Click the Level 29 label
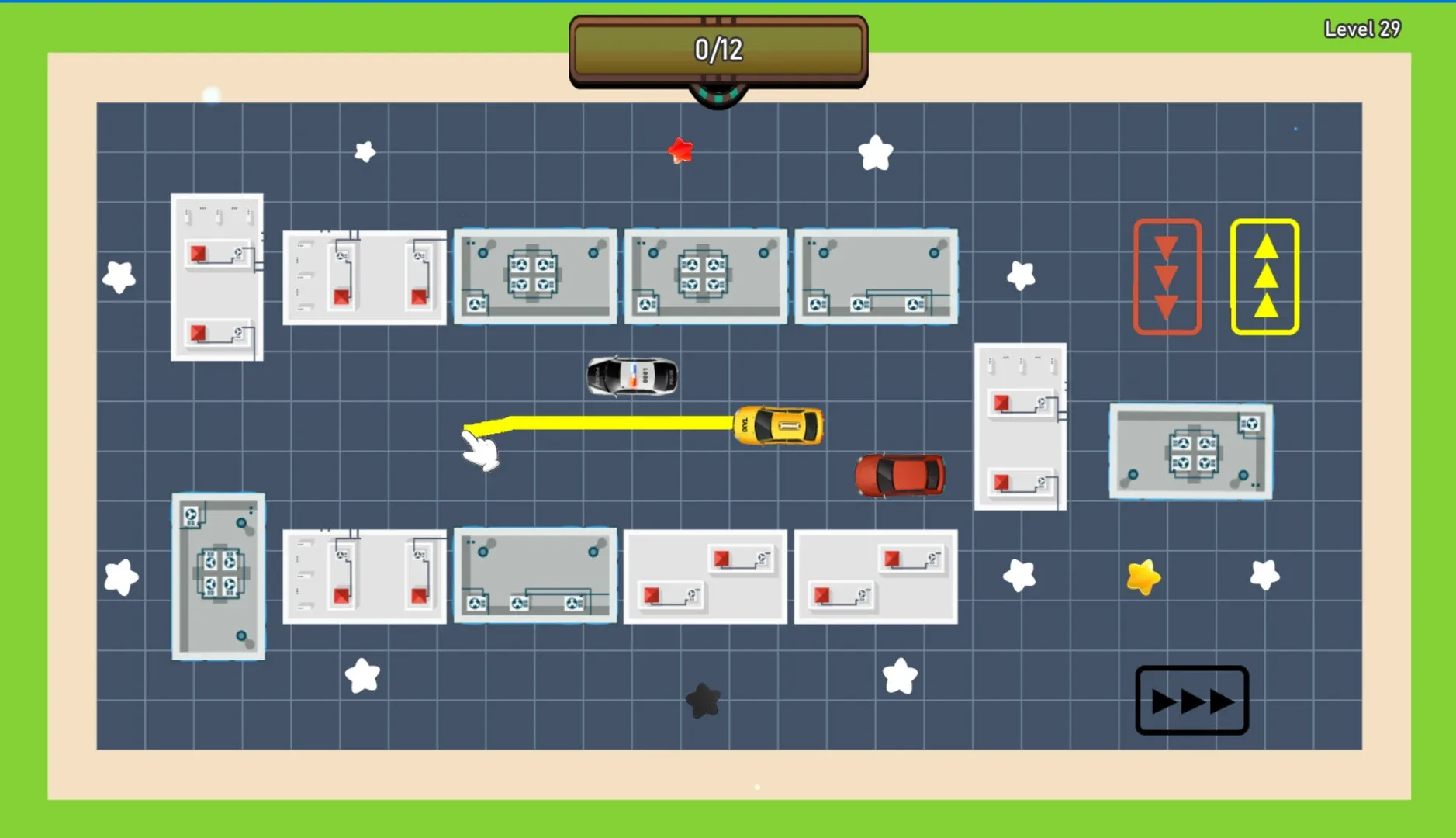 (x=1362, y=28)
